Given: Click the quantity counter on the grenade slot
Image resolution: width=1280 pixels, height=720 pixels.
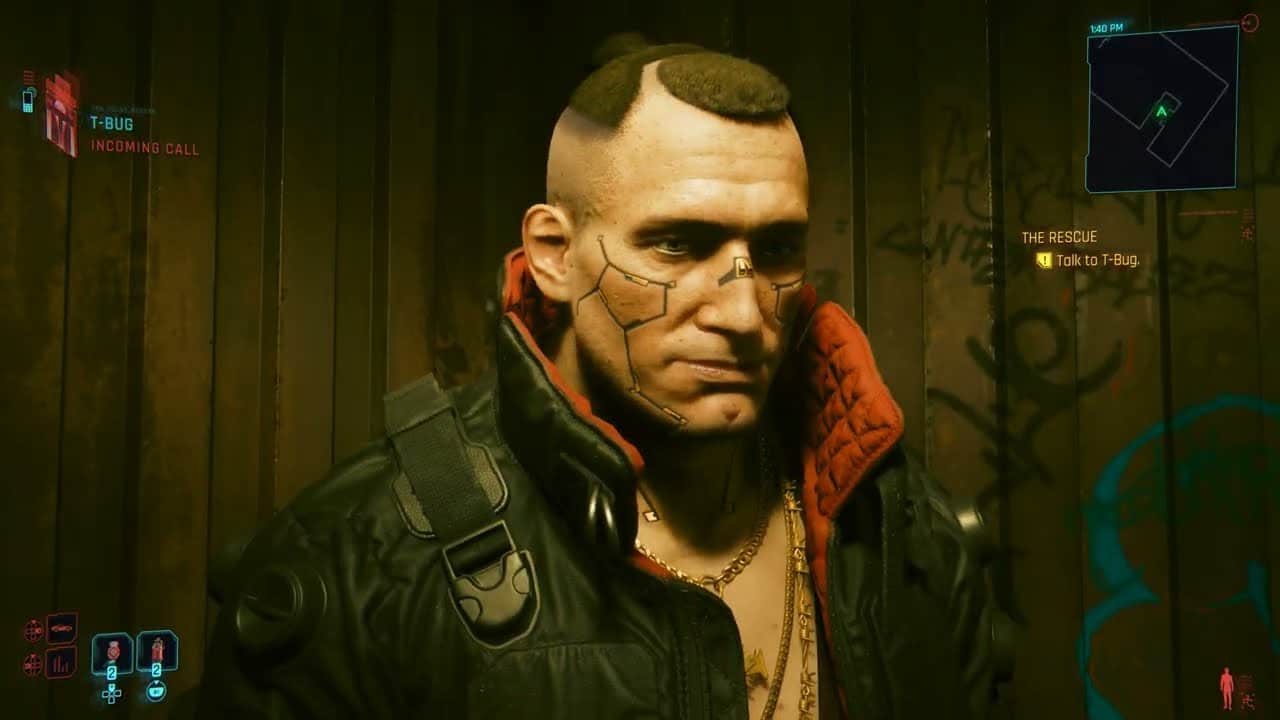Looking at the screenshot, I should (112, 672).
